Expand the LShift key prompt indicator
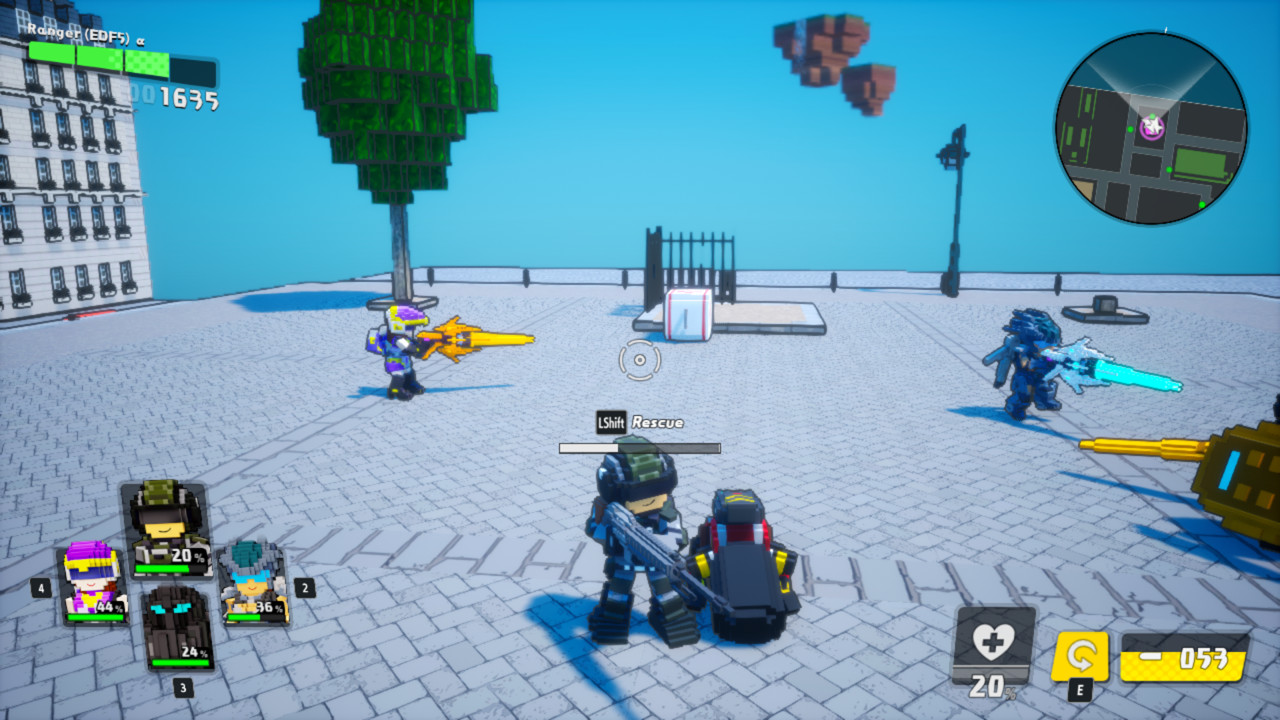1280x720 pixels. coord(614,422)
